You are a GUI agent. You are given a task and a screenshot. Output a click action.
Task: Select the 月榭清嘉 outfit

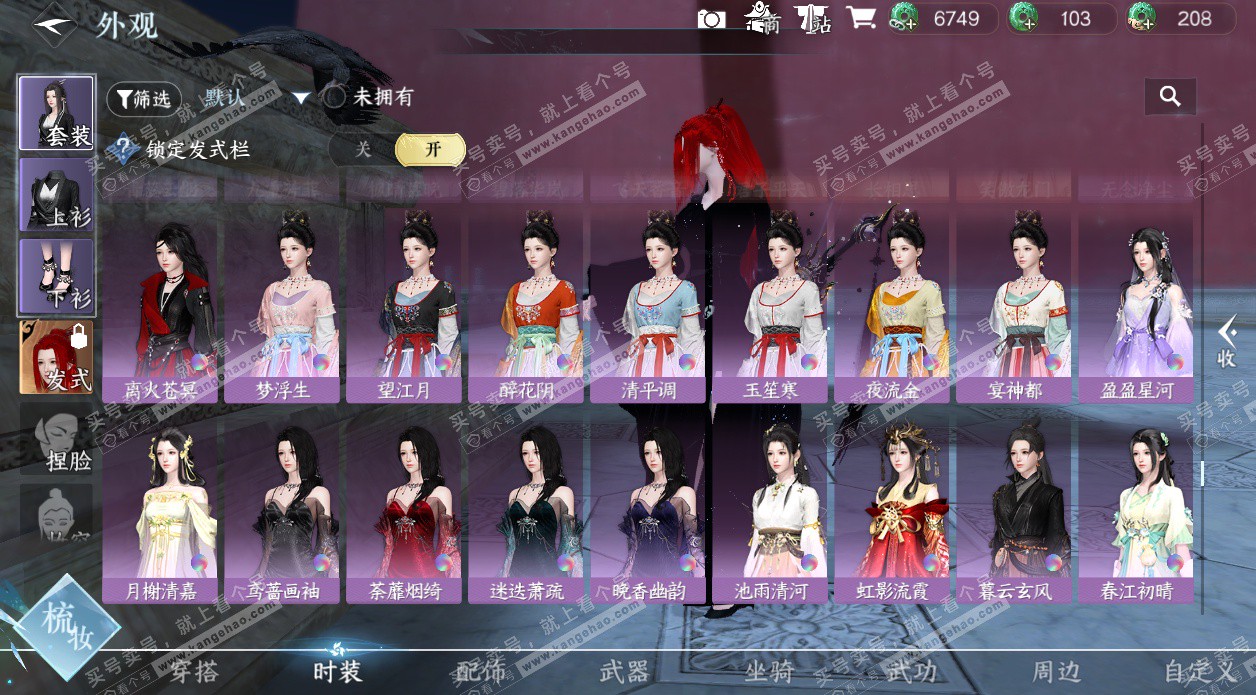tap(161, 512)
